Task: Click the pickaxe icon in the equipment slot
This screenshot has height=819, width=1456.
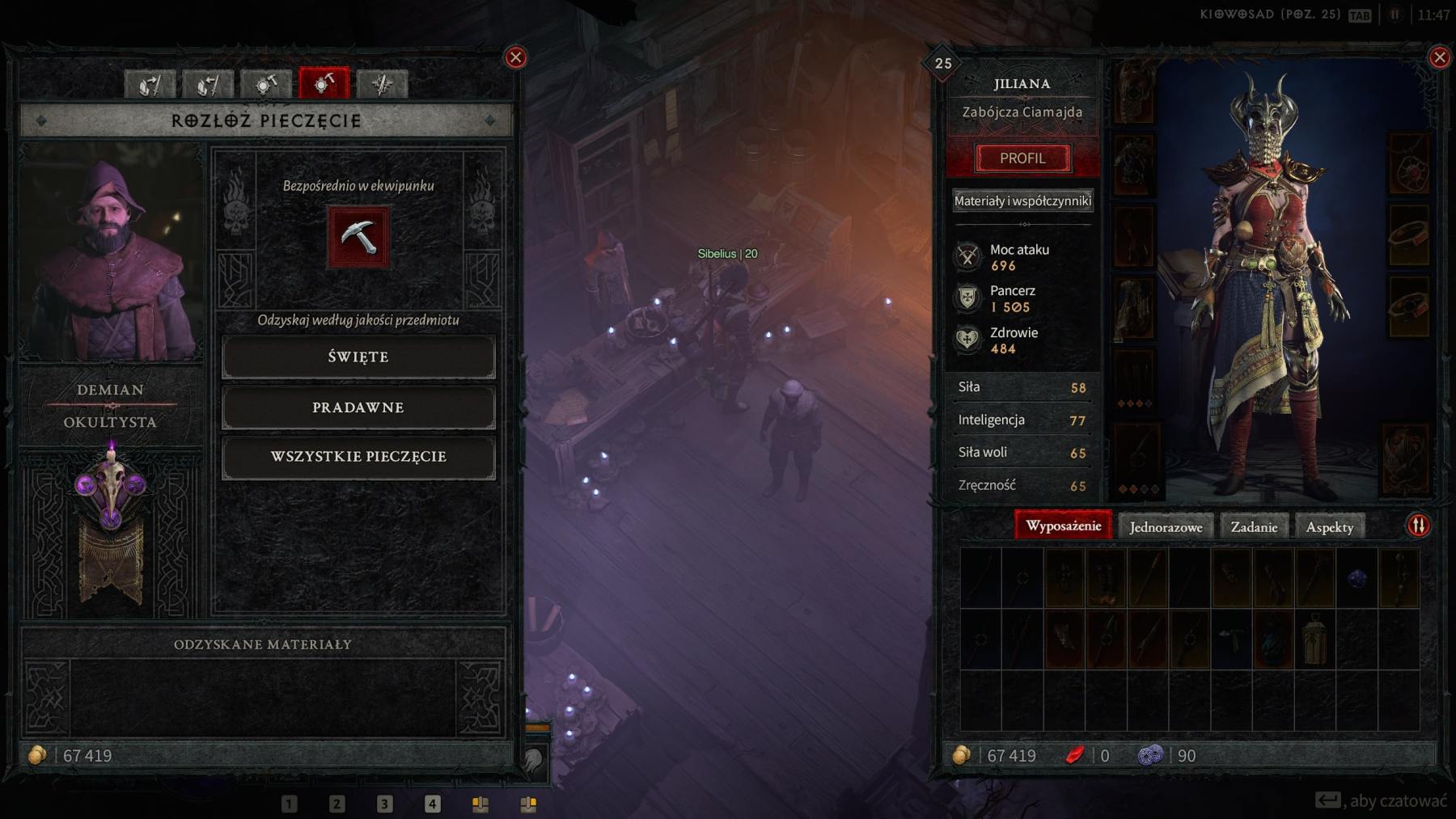Action: click(358, 238)
